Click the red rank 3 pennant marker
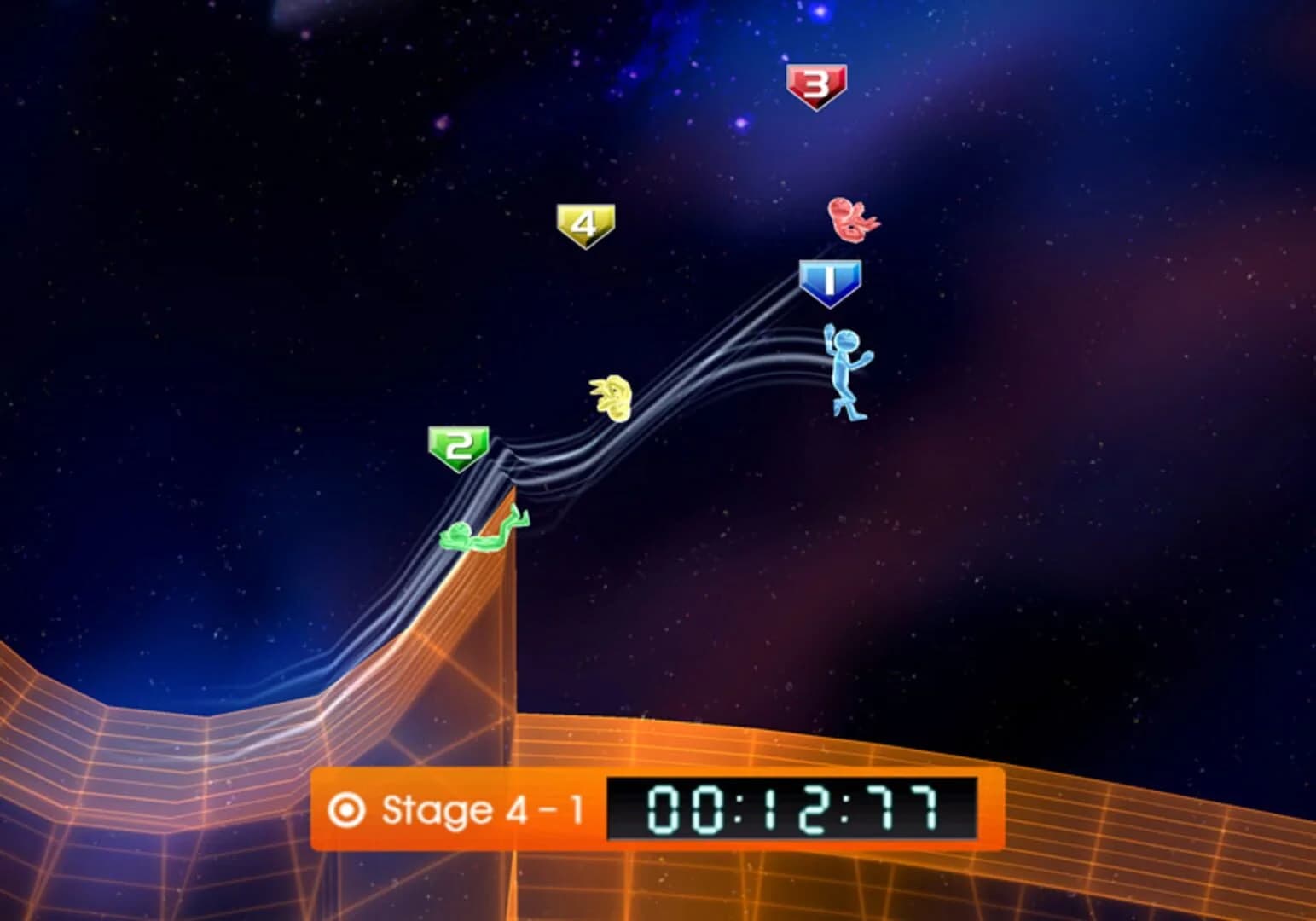1316x921 pixels. 818,83
